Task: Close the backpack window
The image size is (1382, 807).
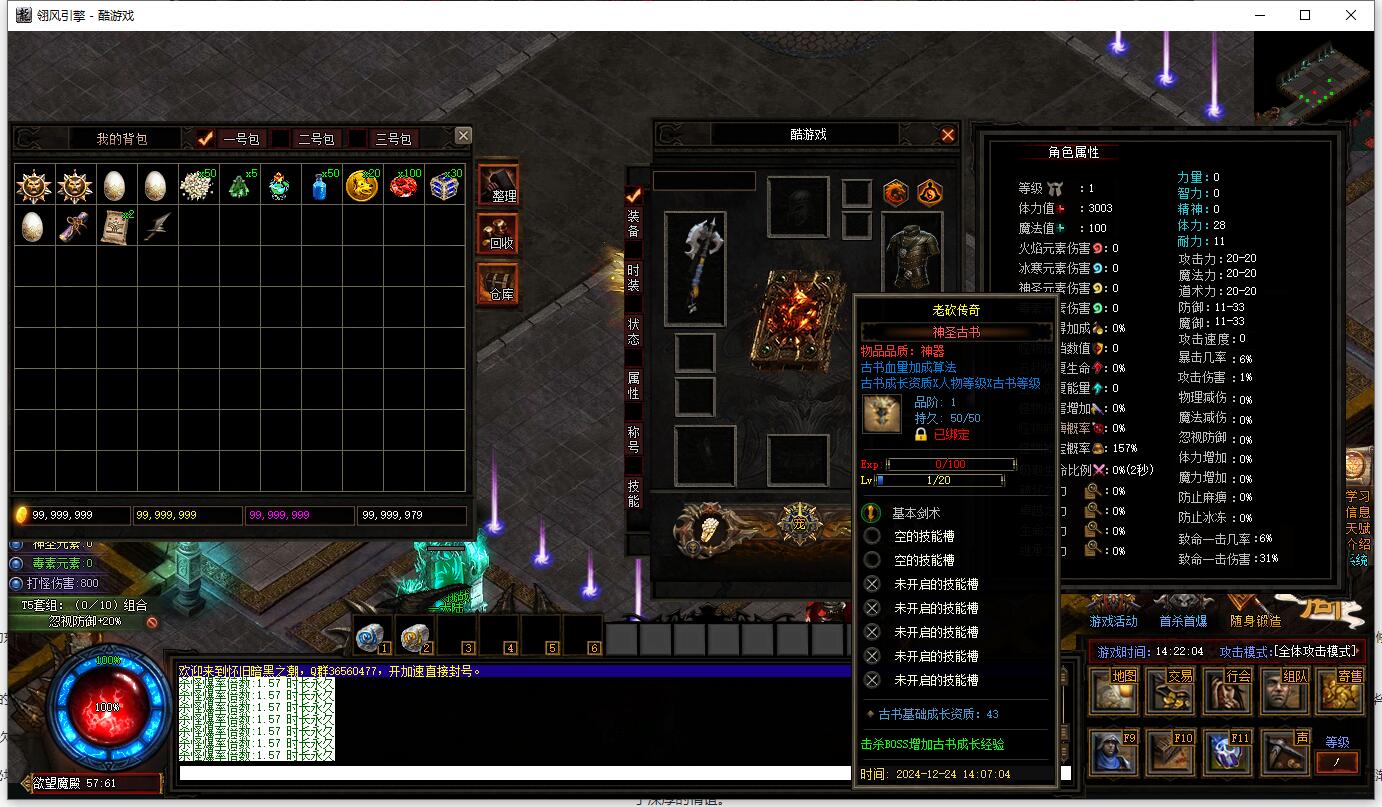Action: [x=462, y=136]
